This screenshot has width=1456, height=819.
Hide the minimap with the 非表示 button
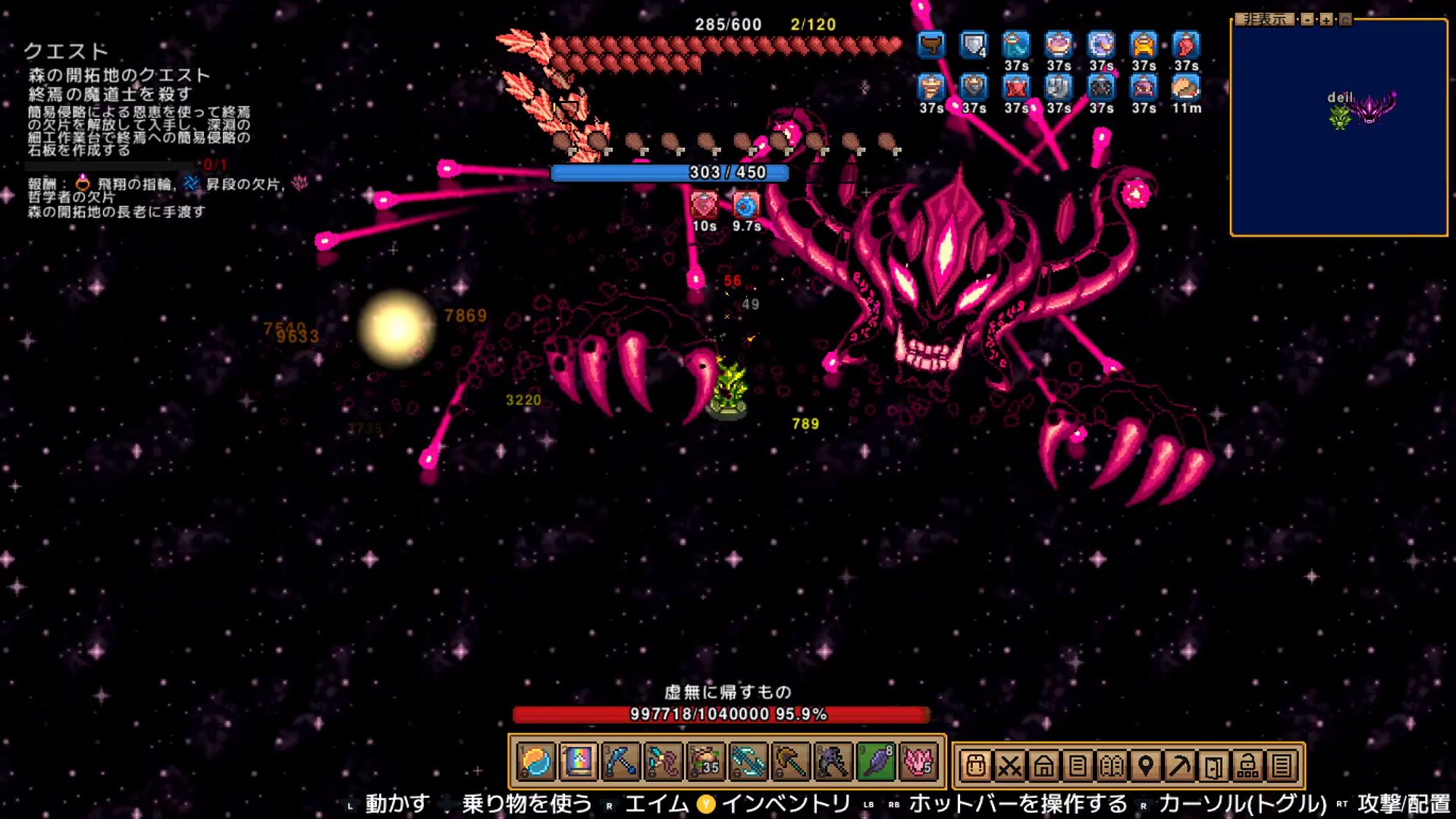1264,20
